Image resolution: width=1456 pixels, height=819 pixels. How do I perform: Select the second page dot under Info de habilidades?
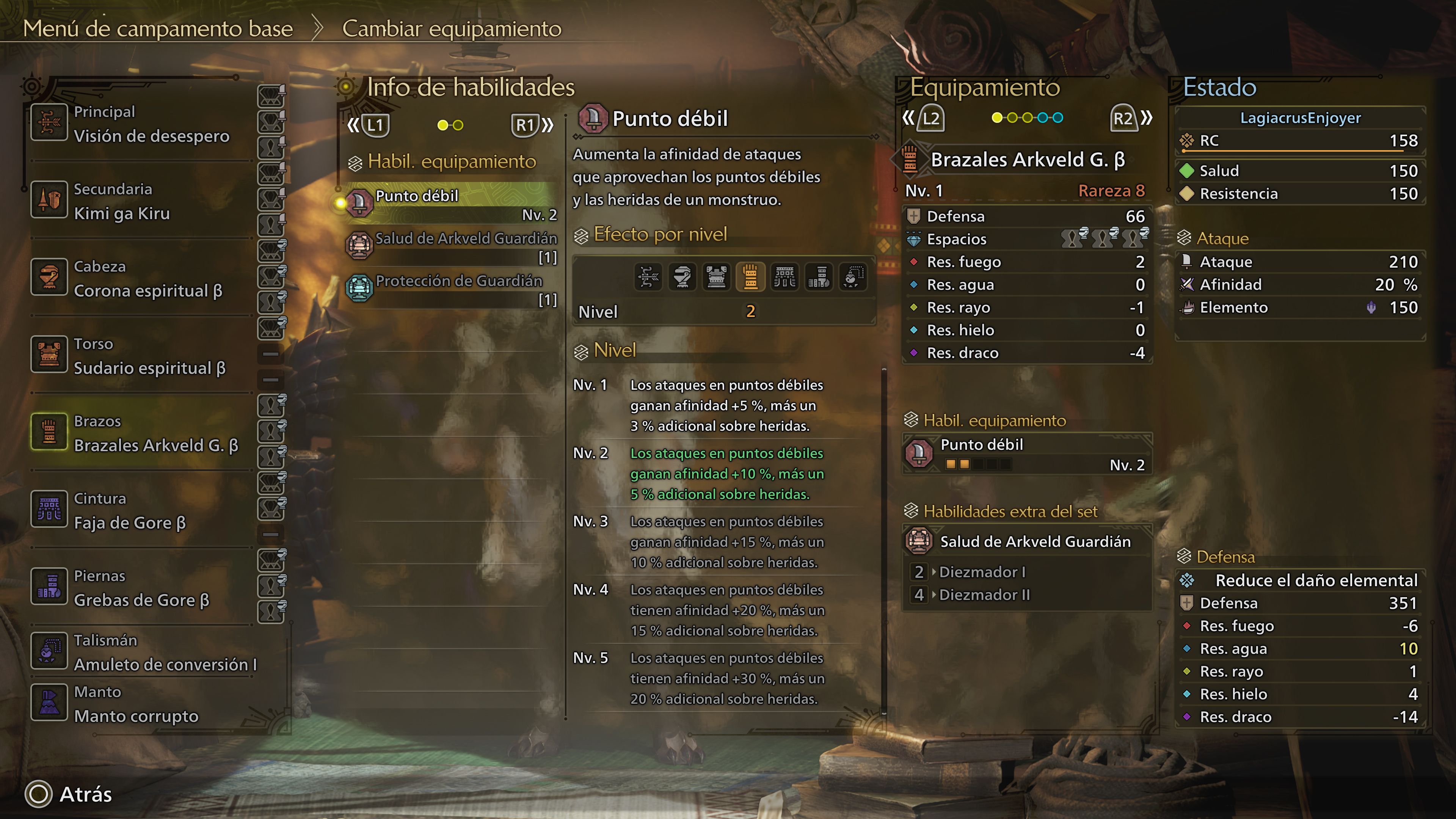457,126
